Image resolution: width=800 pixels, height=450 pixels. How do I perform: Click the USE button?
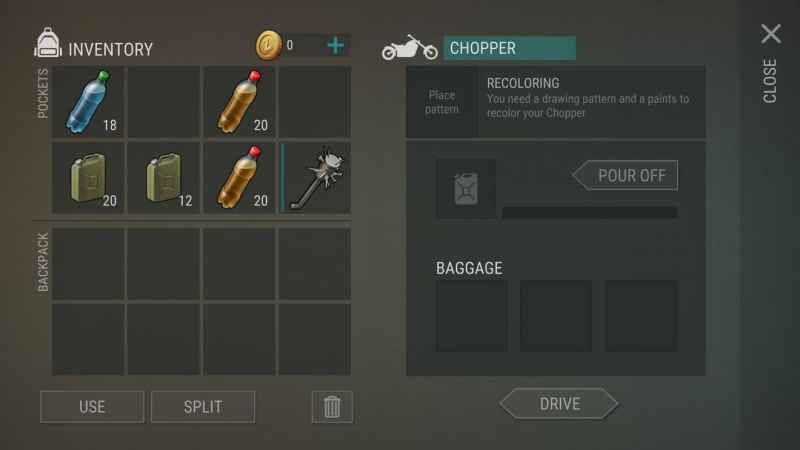(92, 406)
